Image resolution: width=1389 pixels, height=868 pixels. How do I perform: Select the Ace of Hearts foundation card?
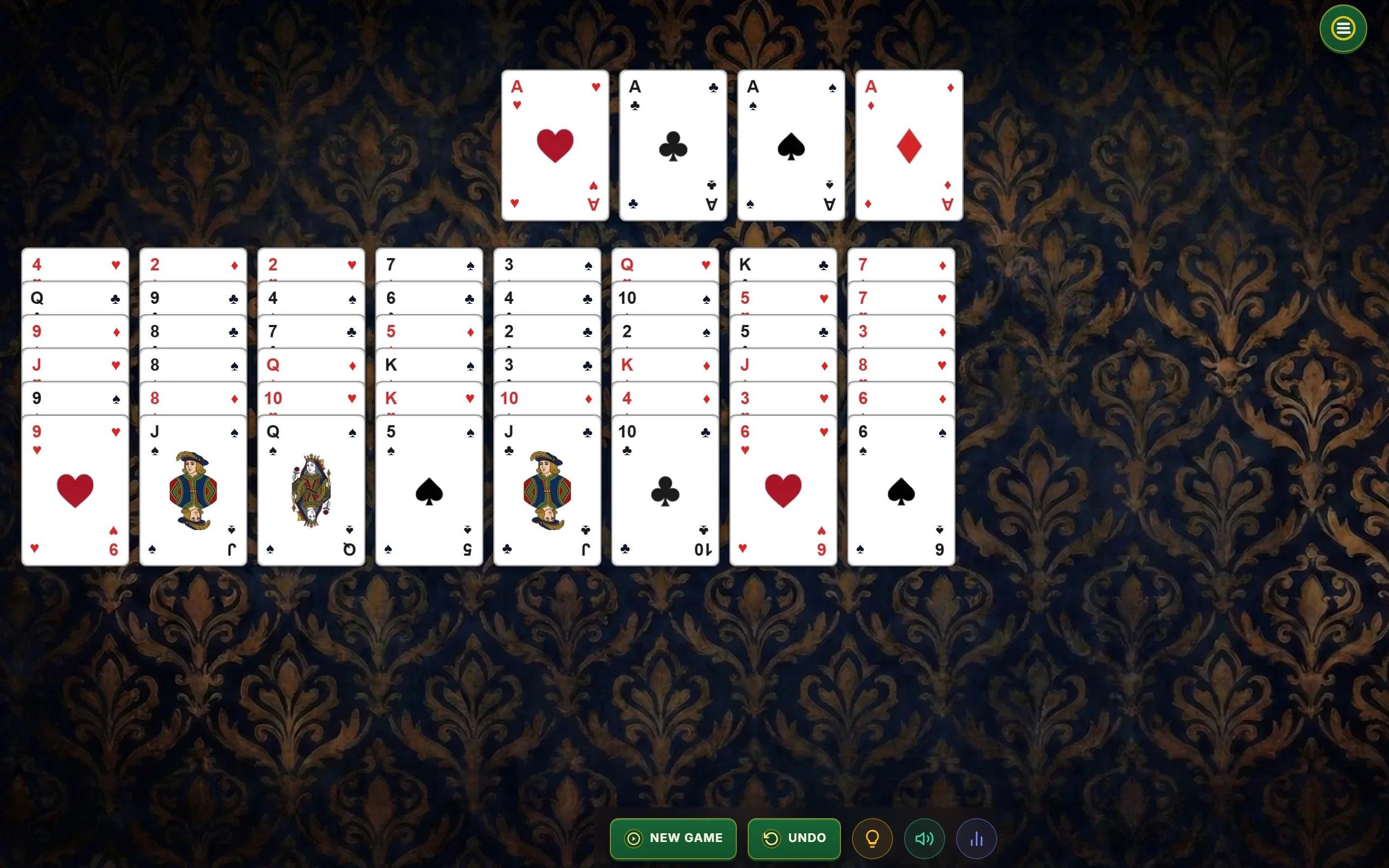click(555, 145)
